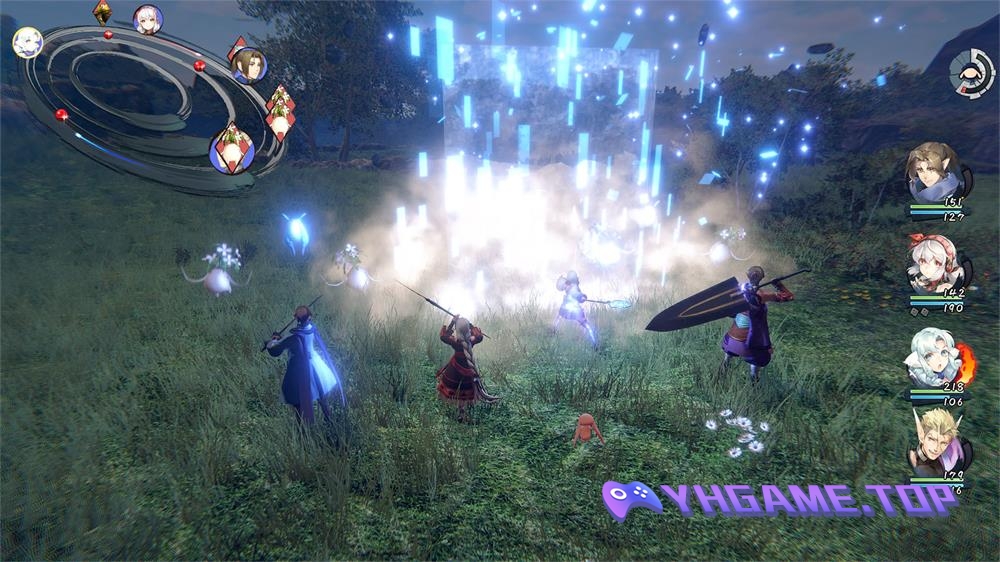Screen dimensions: 1000x562
Task: Select the brown-haired hero party portrait
Action: point(936,174)
